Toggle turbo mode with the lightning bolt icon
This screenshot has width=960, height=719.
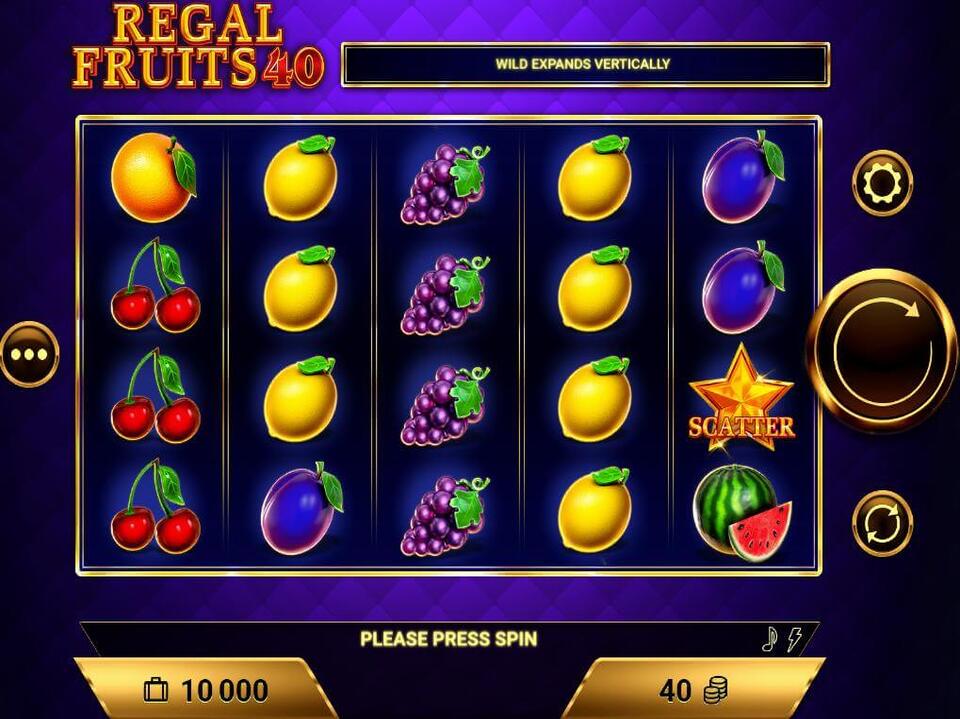tap(794, 640)
